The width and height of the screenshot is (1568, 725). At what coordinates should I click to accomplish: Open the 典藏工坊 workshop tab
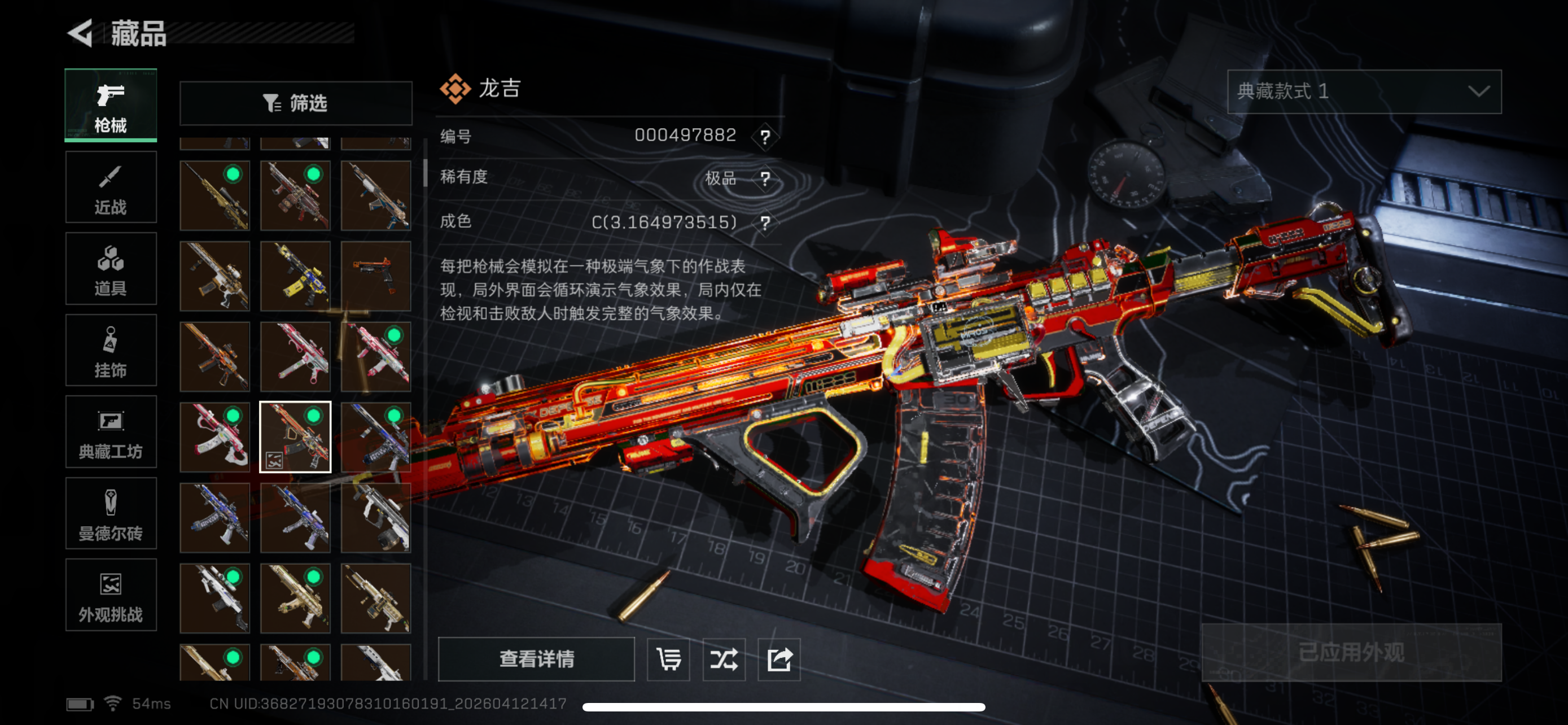click(111, 432)
